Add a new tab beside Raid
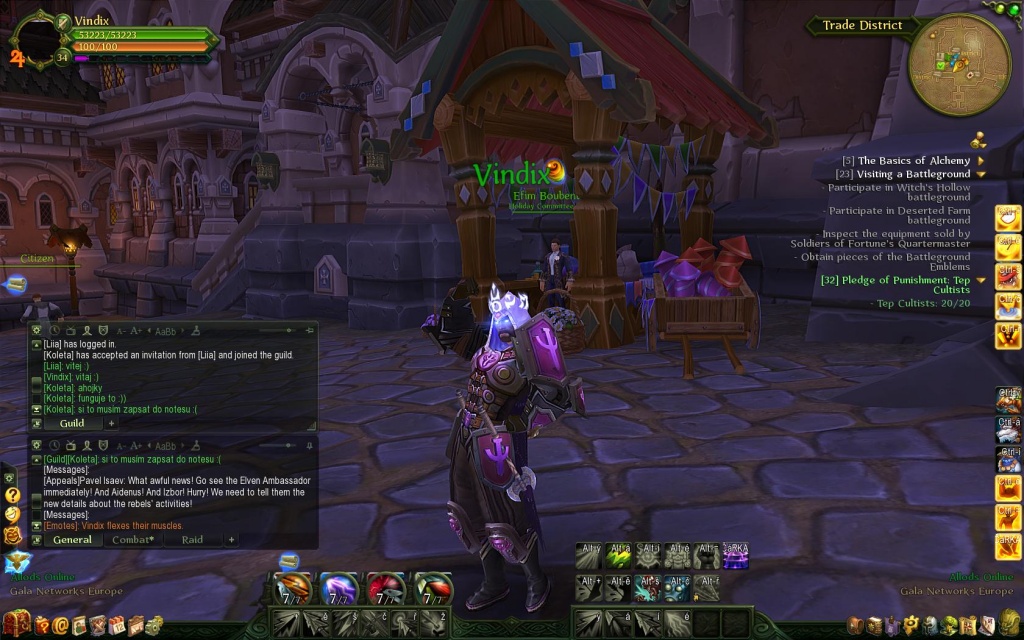The height and width of the screenshot is (640, 1024). tap(231, 540)
